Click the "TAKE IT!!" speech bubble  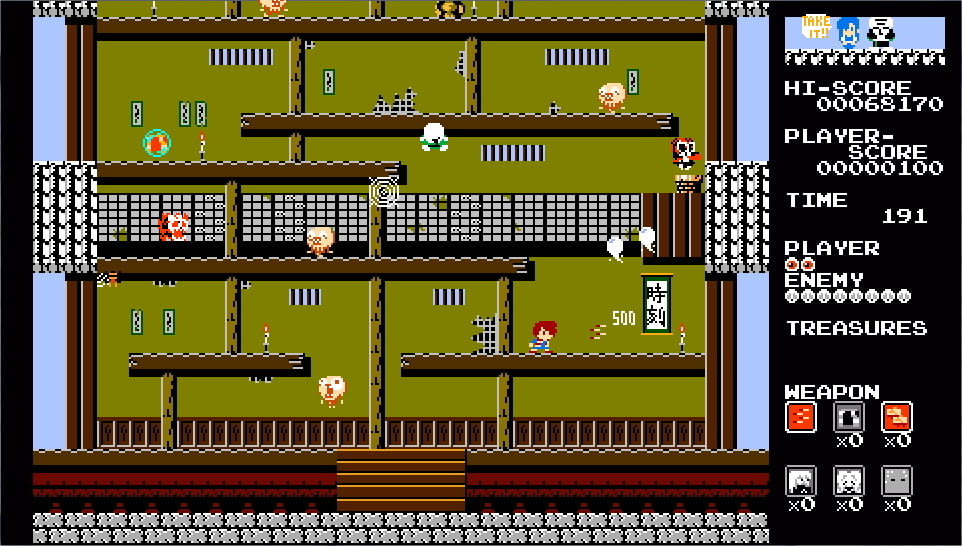point(816,27)
